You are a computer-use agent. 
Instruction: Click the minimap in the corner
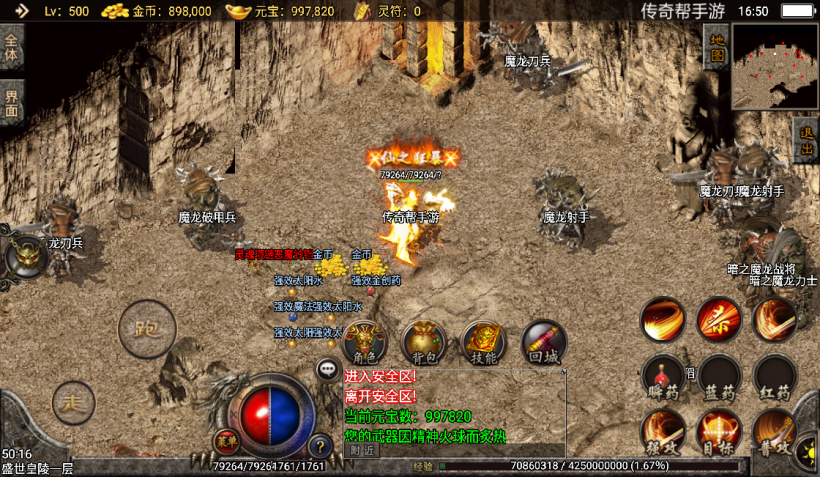(x=774, y=66)
